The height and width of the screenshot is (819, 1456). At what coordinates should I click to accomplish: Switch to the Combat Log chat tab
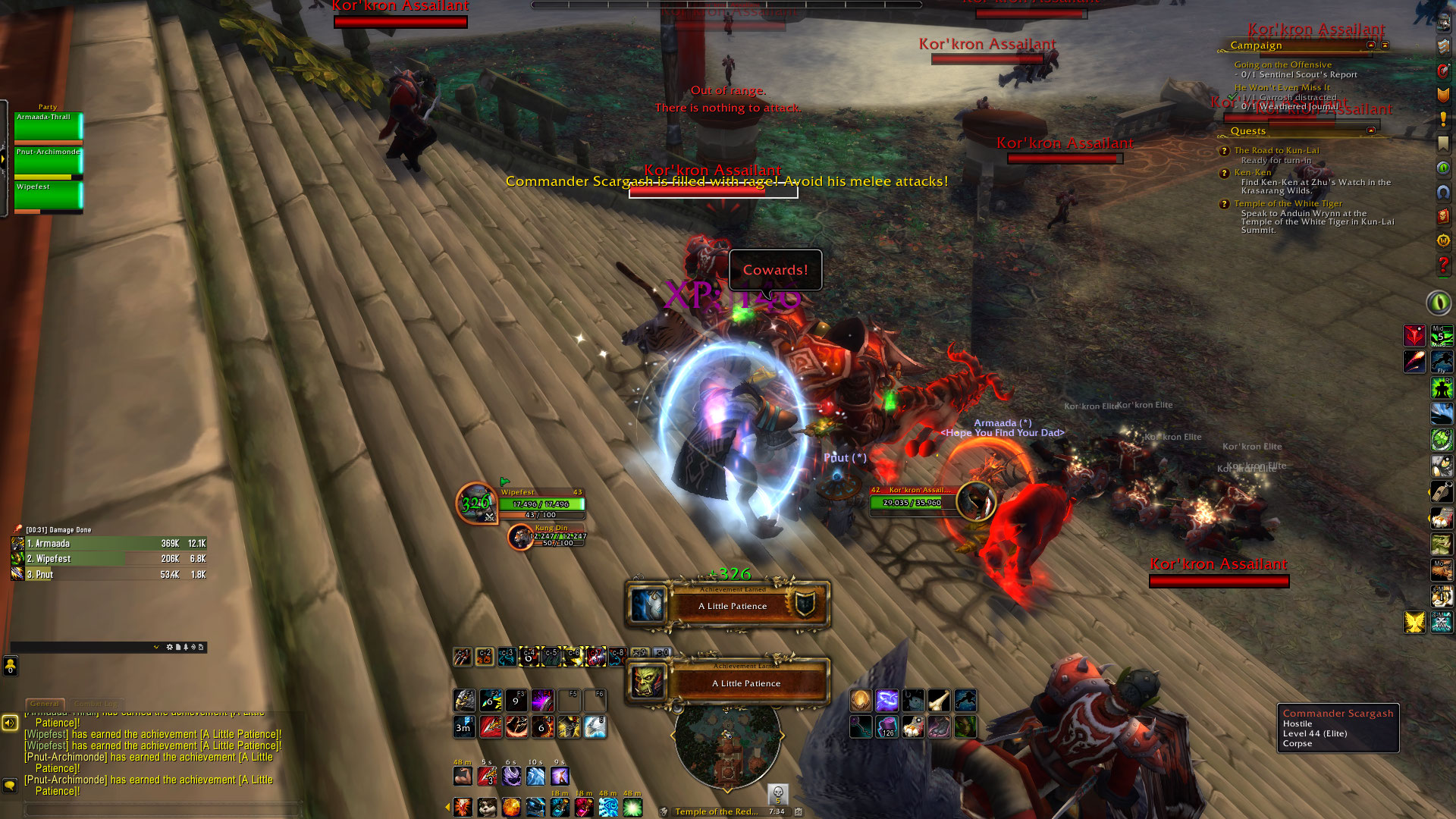click(x=96, y=704)
